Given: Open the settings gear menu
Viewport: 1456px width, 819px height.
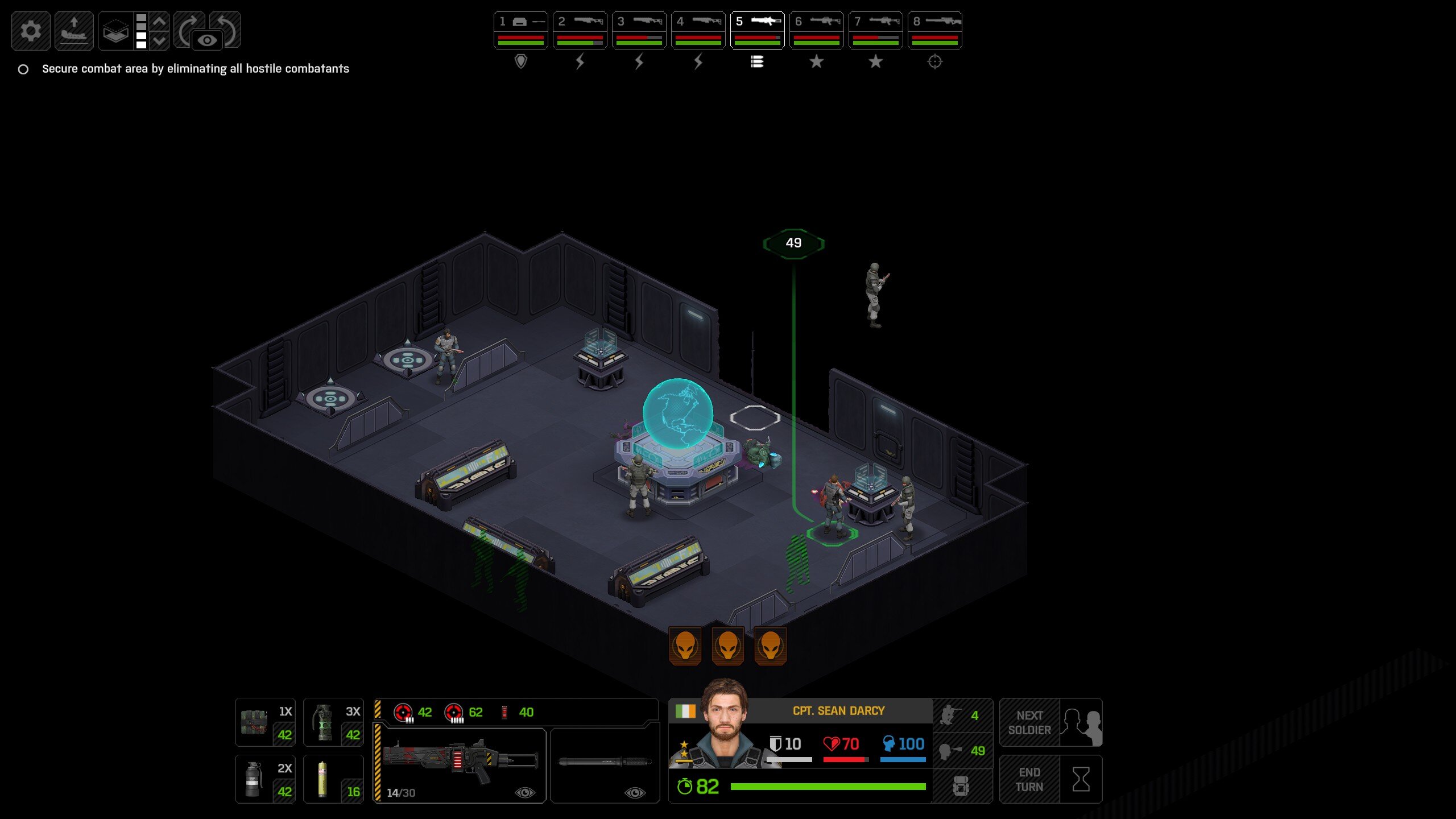Looking at the screenshot, I should tap(31, 31).
